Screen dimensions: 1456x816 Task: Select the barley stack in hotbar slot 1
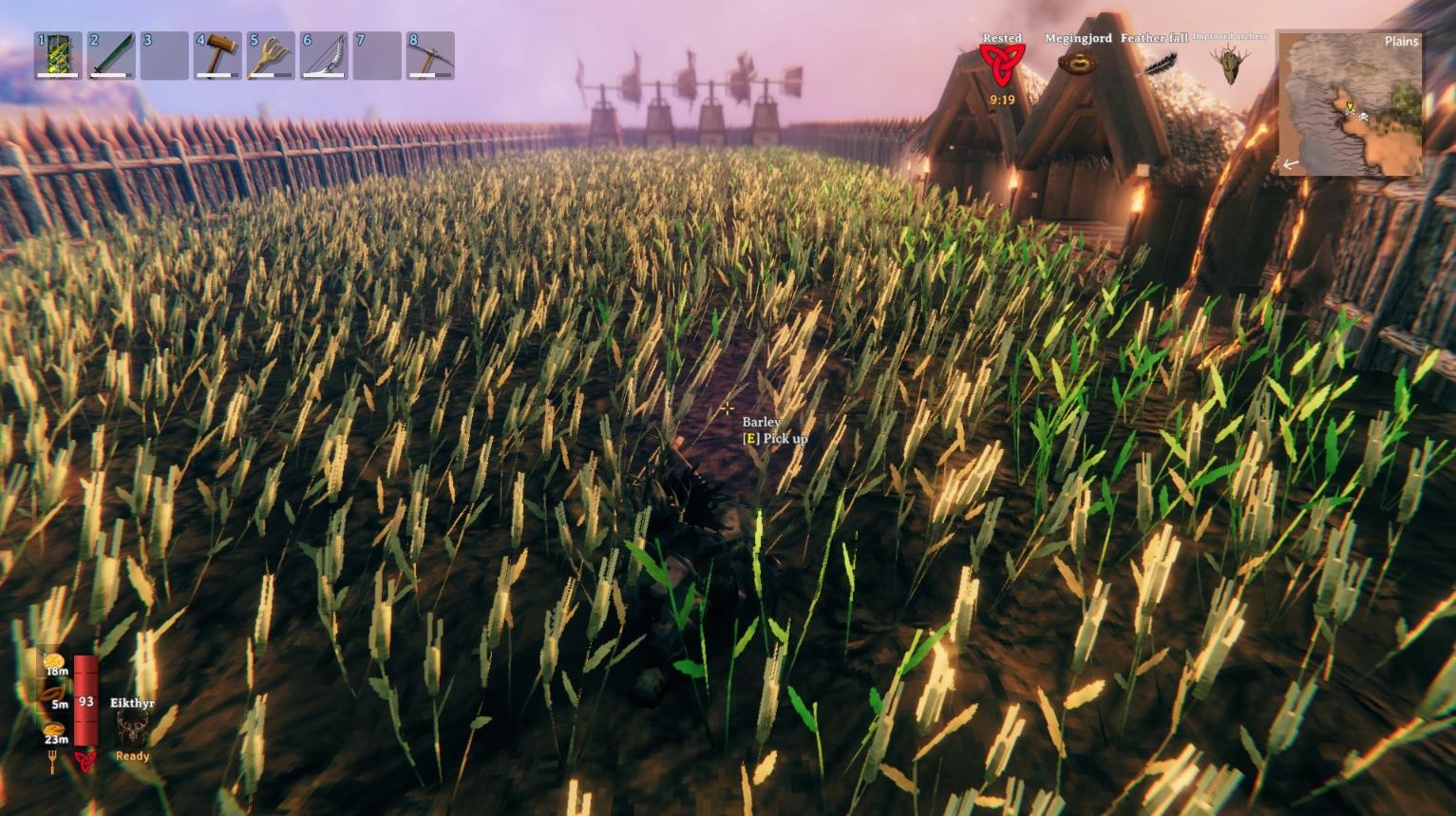(59, 56)
